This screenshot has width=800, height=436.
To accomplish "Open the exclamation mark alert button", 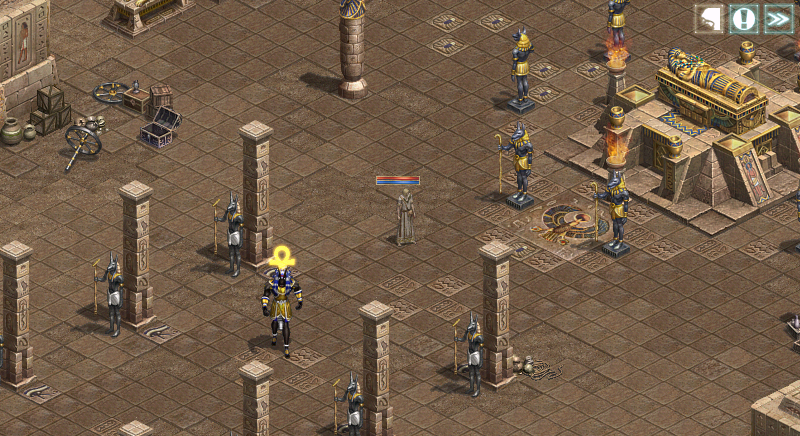I will (x=743, y=19).
